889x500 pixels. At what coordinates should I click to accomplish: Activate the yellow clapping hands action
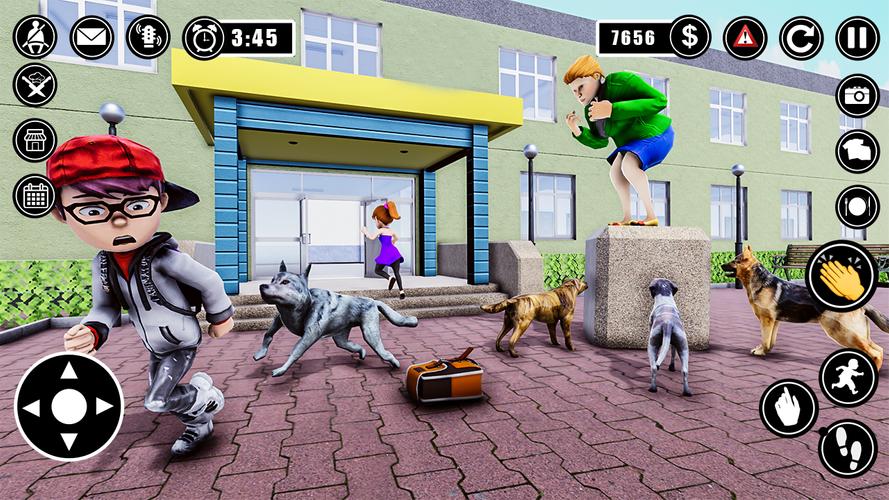click(841, 277)
